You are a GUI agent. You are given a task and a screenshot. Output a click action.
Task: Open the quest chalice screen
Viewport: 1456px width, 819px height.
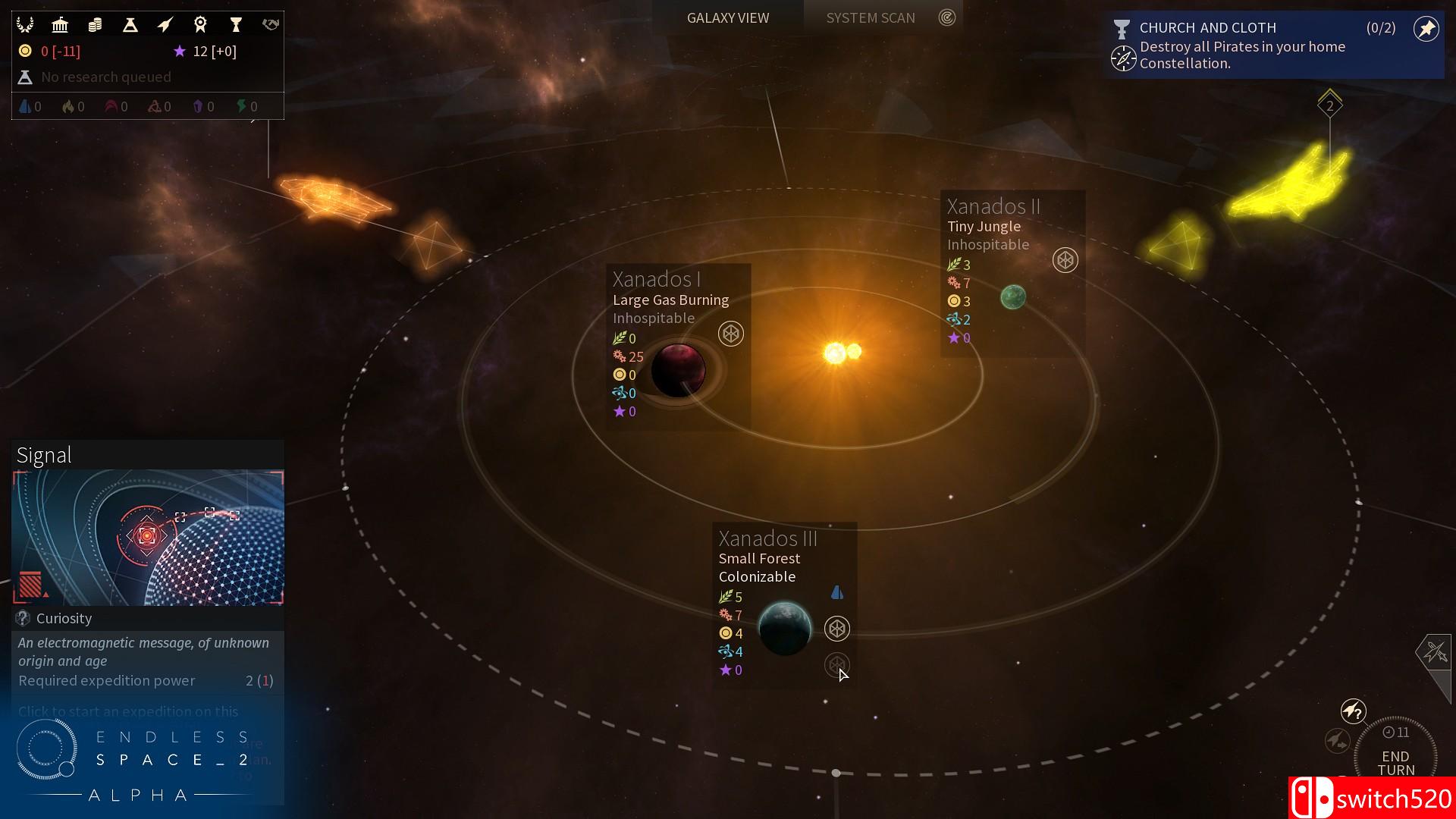(x=236, y=25)
